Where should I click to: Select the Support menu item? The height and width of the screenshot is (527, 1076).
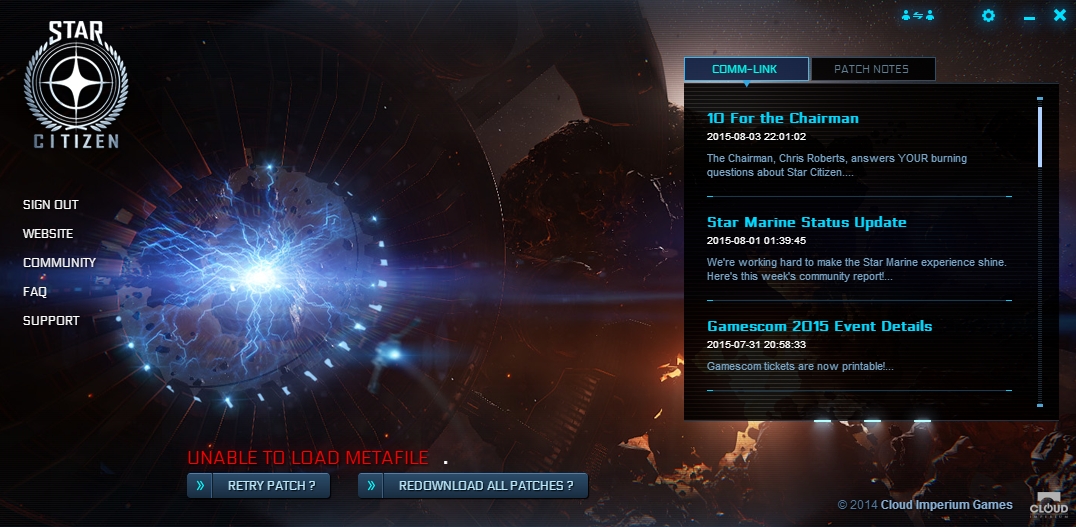(x=51, y=321)
